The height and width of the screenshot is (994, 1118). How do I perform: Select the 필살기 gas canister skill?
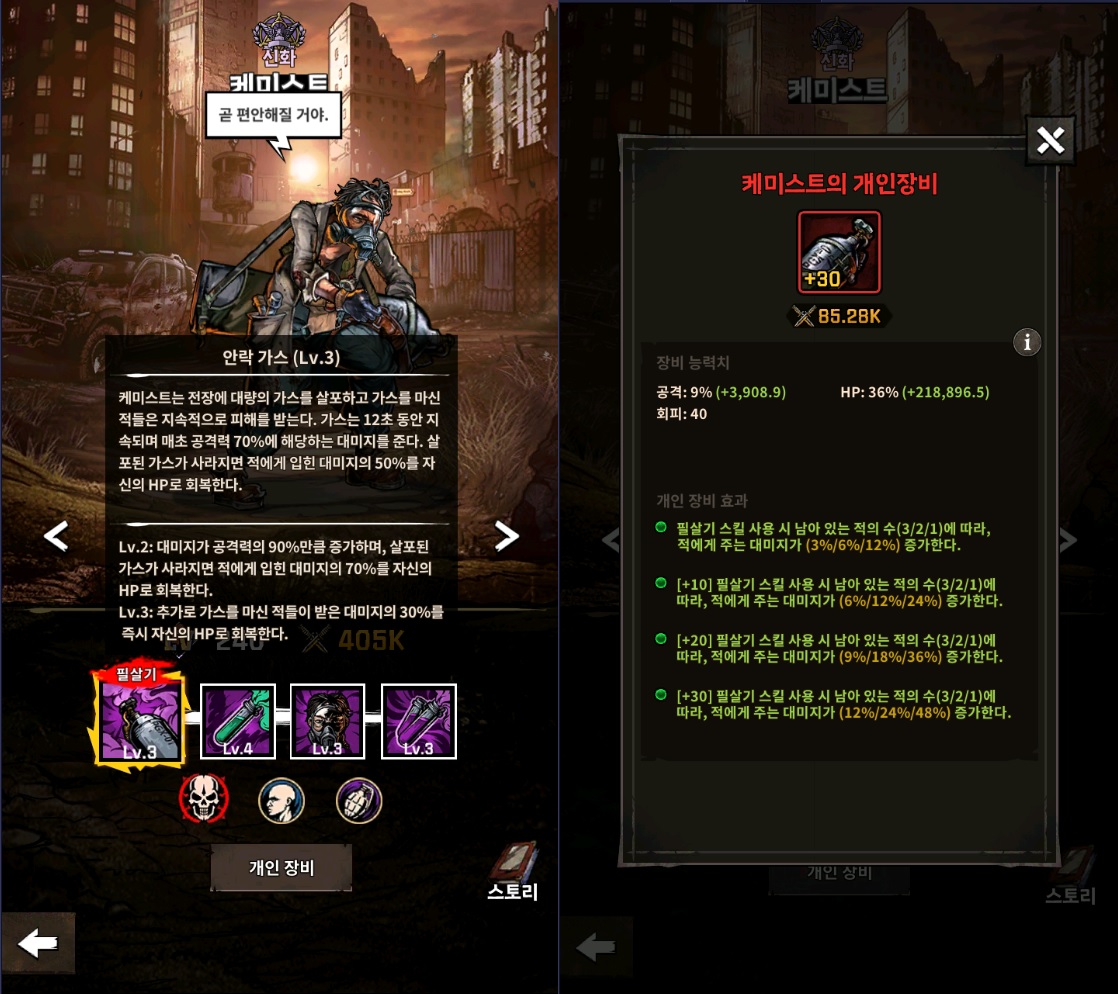[140, 719]
